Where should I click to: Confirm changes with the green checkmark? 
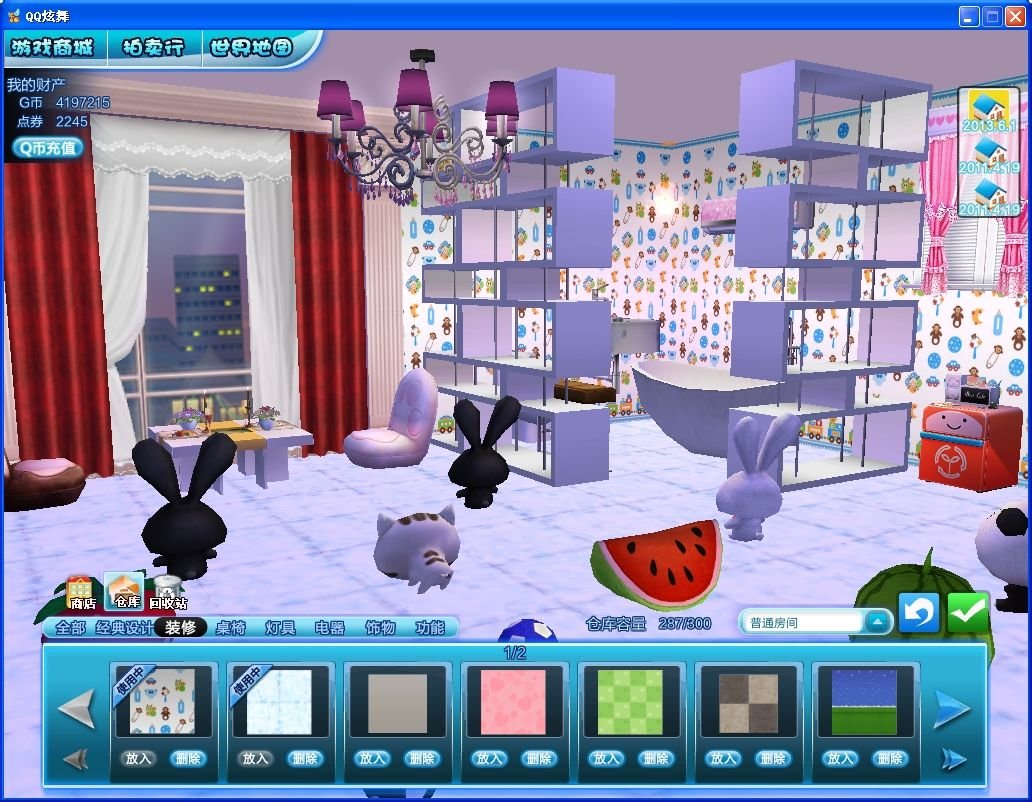967,613
